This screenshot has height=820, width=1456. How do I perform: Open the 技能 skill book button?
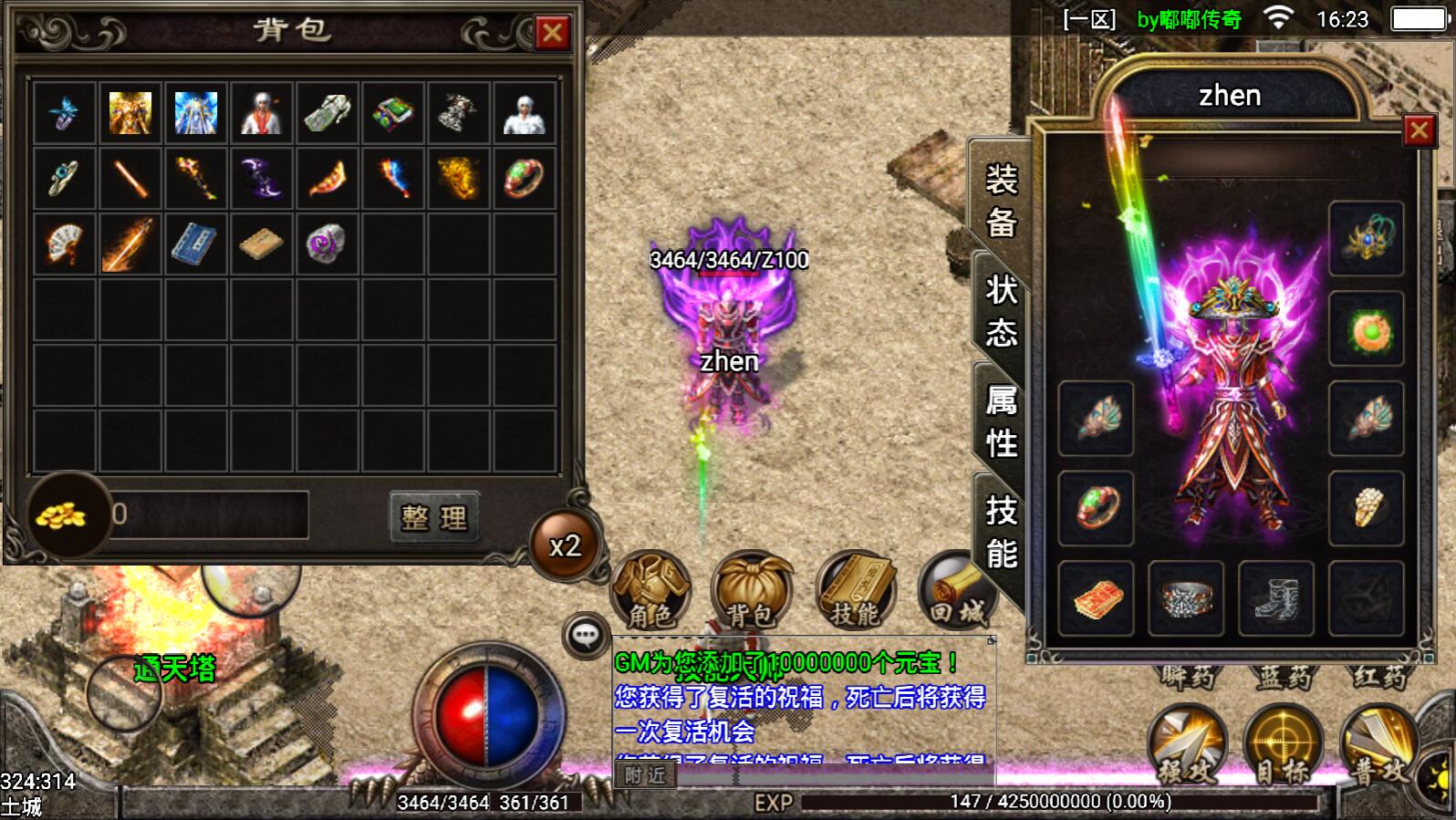click(x=855, y=590)
